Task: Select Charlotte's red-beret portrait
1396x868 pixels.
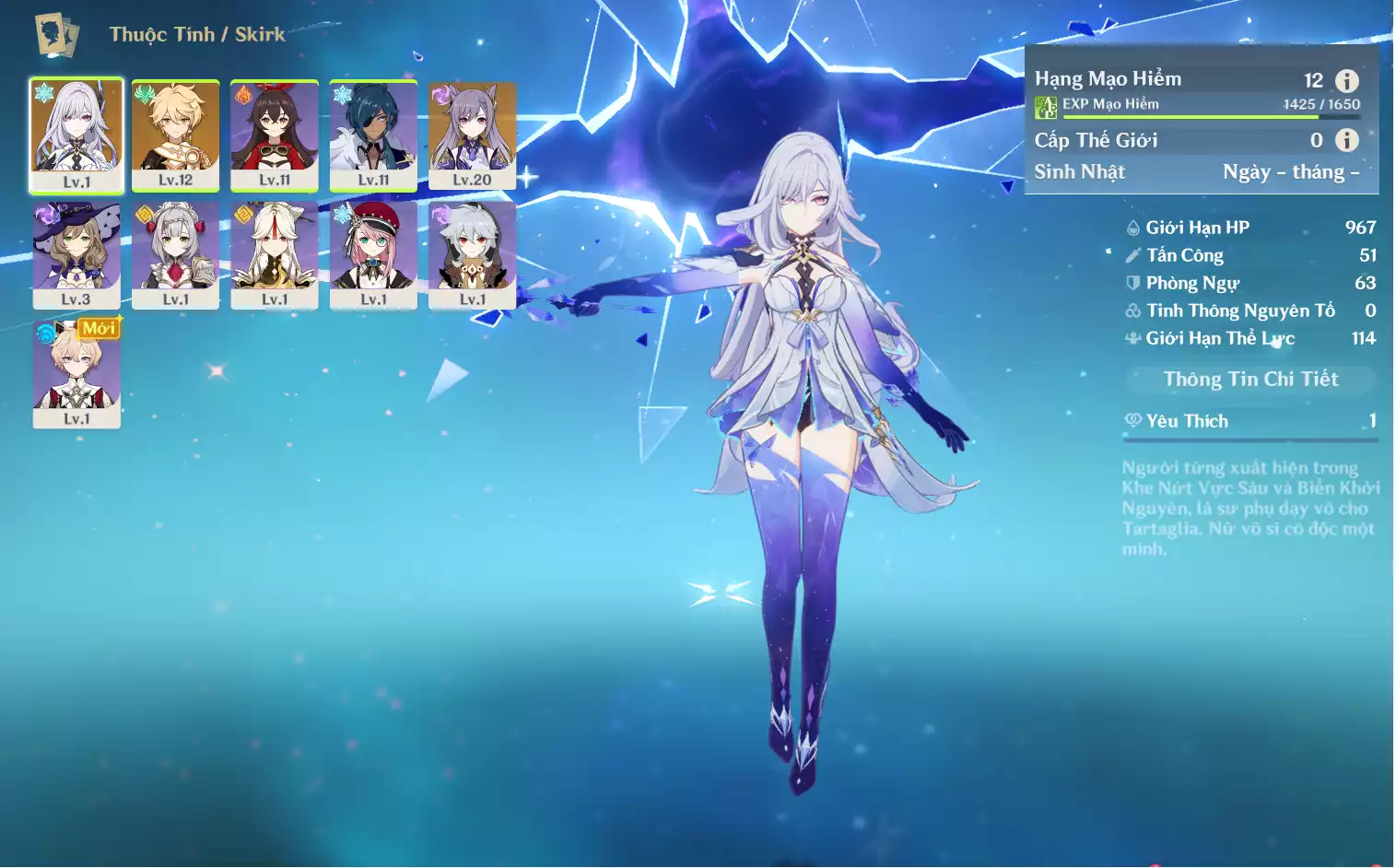Action: [373, 254]
